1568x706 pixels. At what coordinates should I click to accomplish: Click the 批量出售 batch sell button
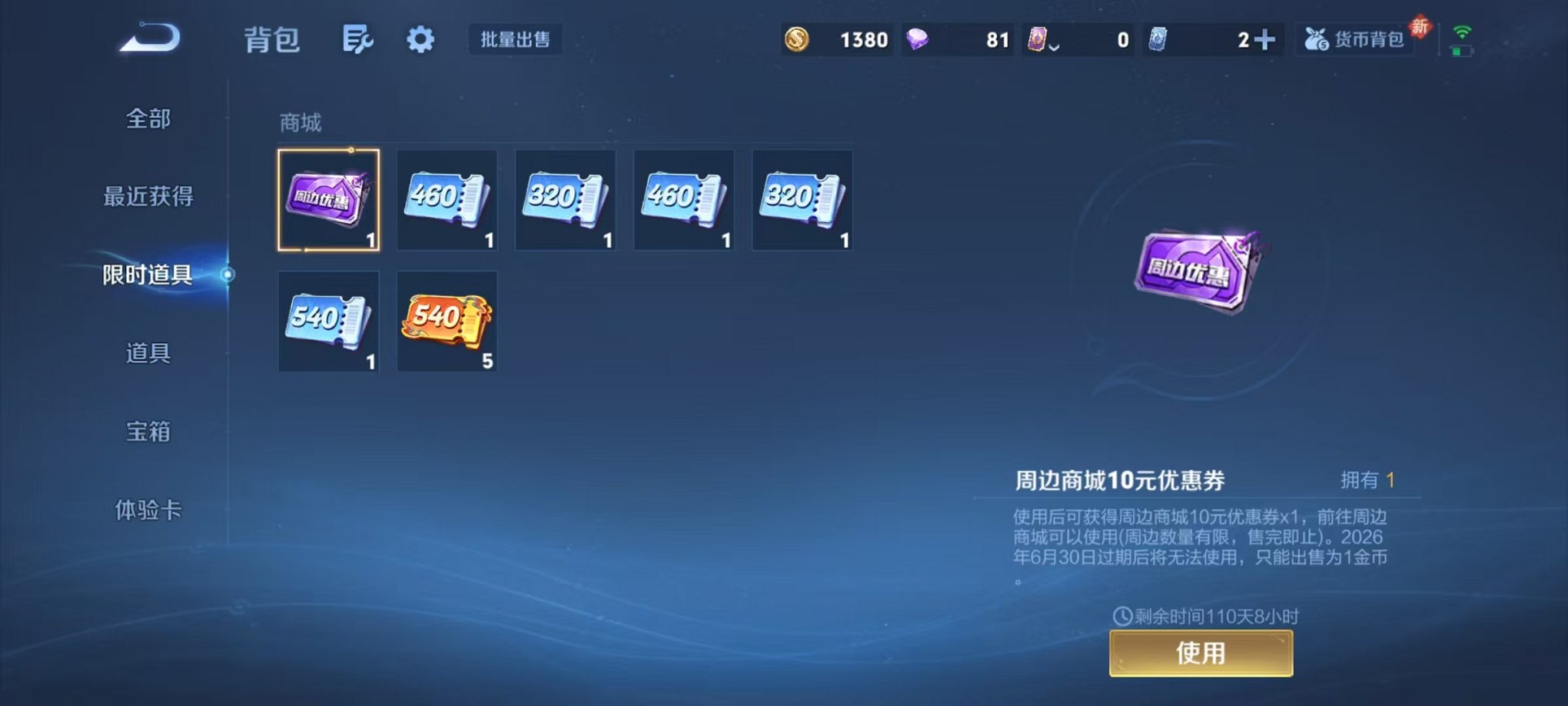(x=515, y=40)
